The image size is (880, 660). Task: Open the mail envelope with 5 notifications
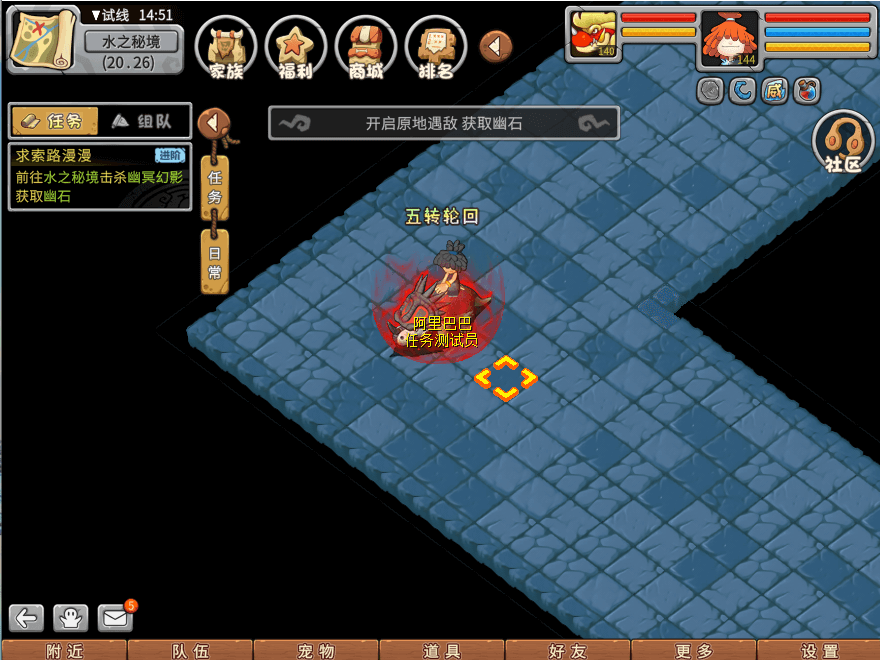(116, 618)
